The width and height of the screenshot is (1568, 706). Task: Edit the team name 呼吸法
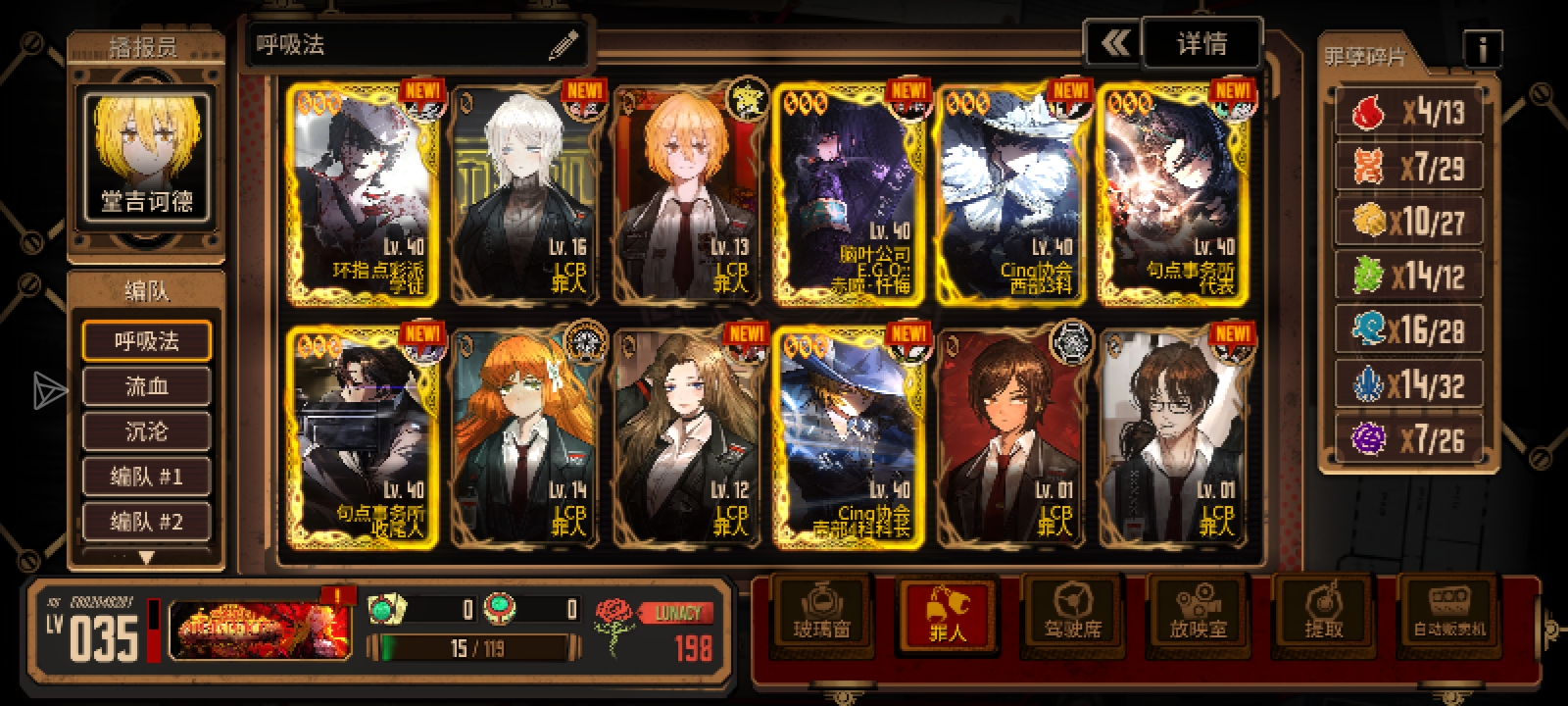click(x=563, y=45)
